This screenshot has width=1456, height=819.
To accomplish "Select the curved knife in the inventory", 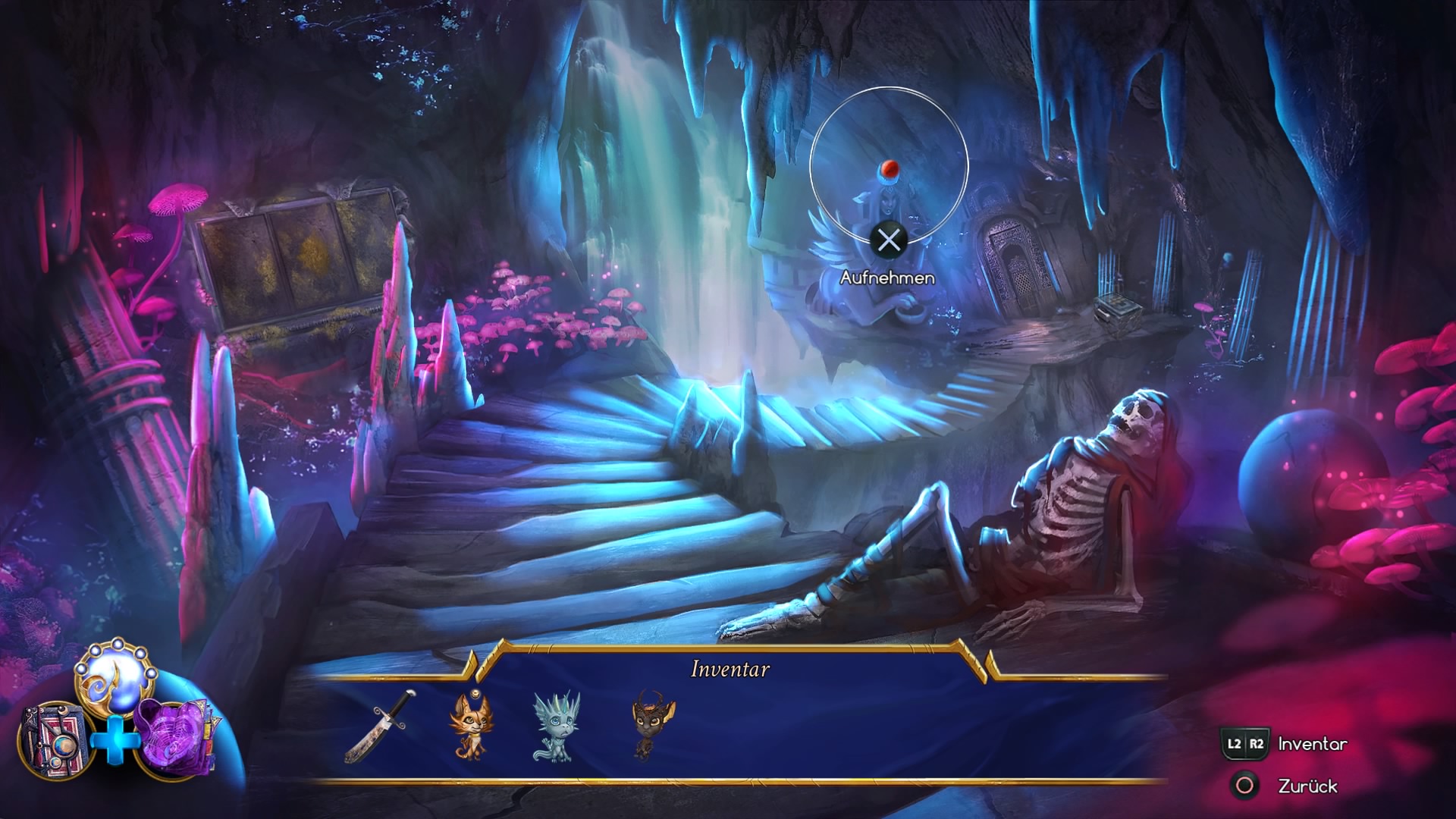I will click(380, 726).
